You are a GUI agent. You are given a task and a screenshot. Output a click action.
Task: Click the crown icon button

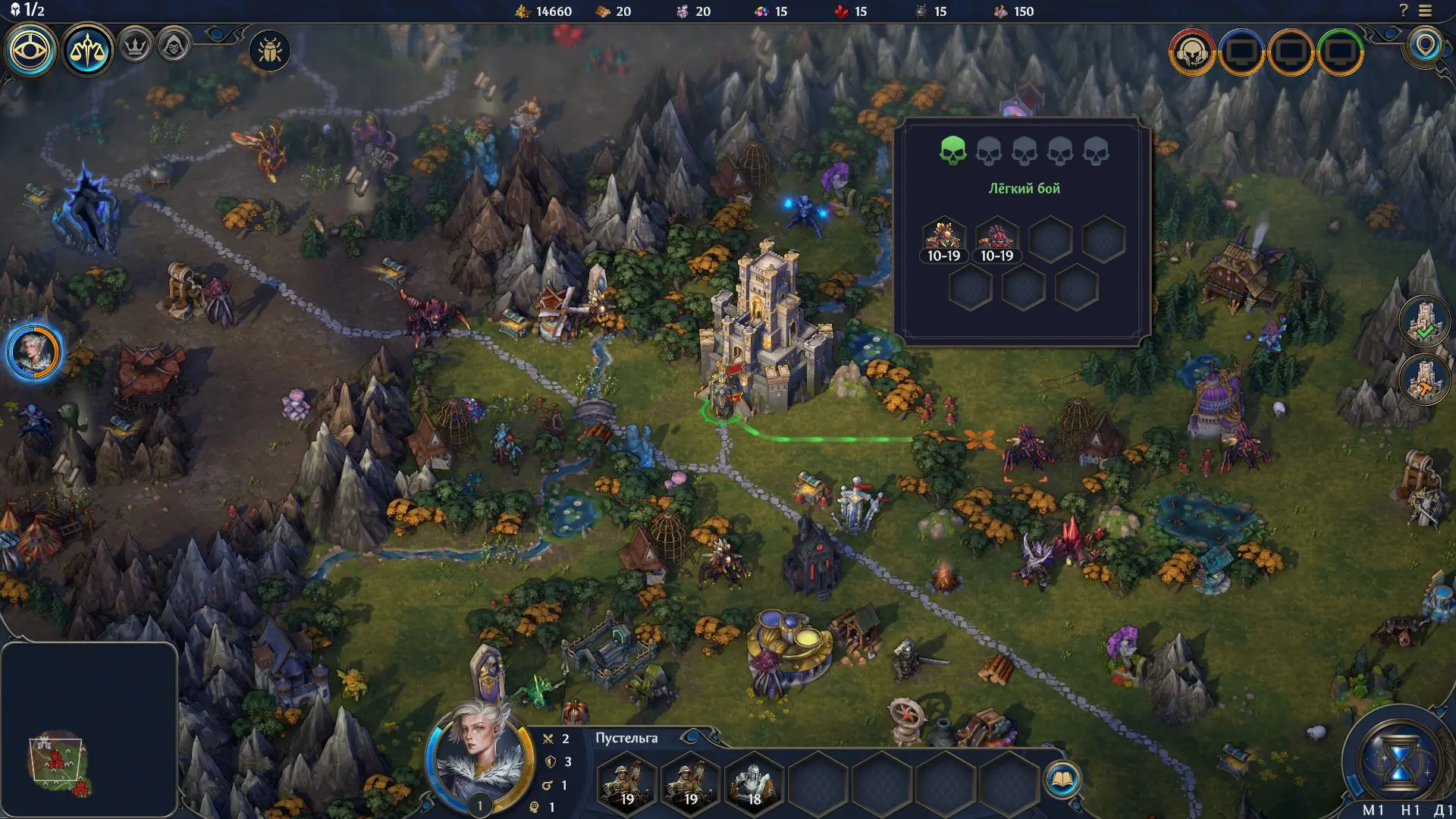tap(136, 47)
